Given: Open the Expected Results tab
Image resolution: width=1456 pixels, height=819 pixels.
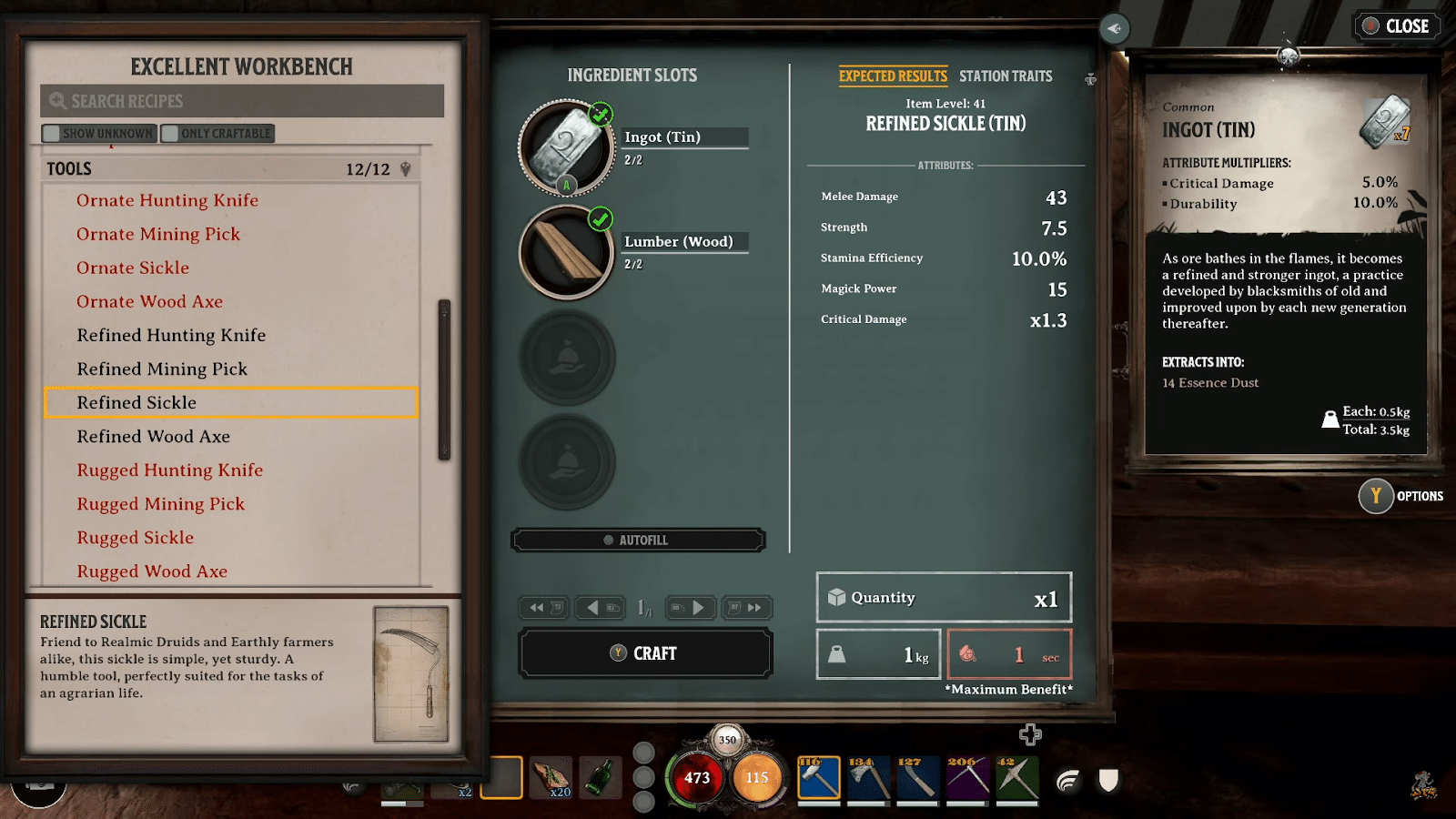Looking at the screenshot, I should [893, 76].
